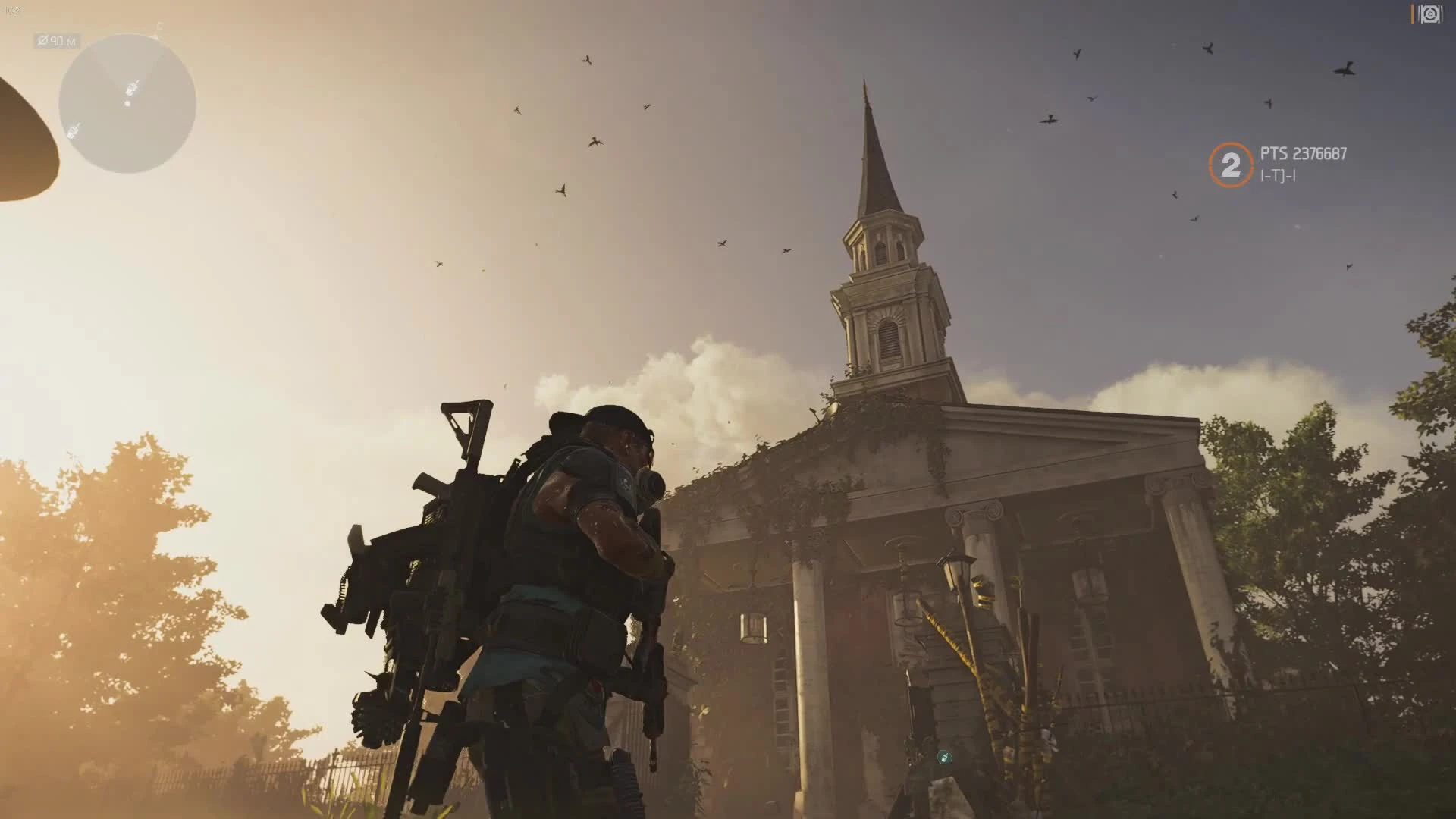
Task: Click the lower-left agent marker inside minimap
Action: click(x=73, y=132)
